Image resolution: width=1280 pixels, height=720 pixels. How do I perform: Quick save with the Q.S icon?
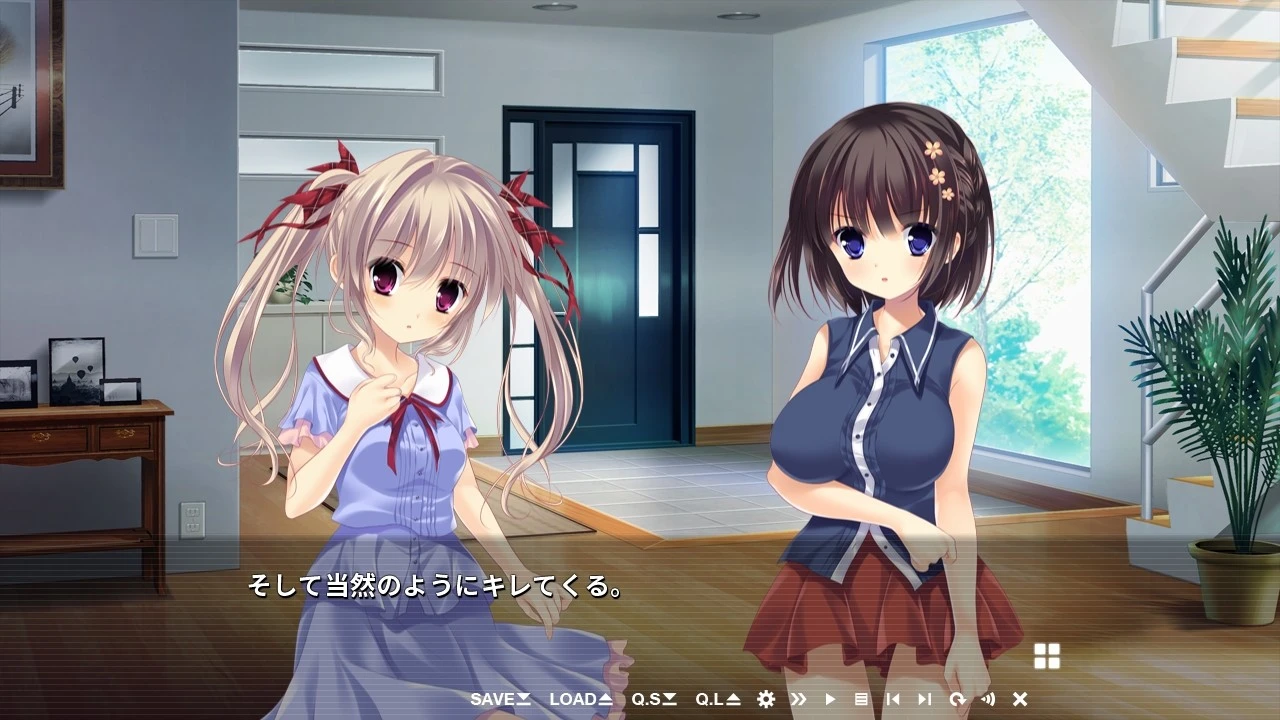650,700
